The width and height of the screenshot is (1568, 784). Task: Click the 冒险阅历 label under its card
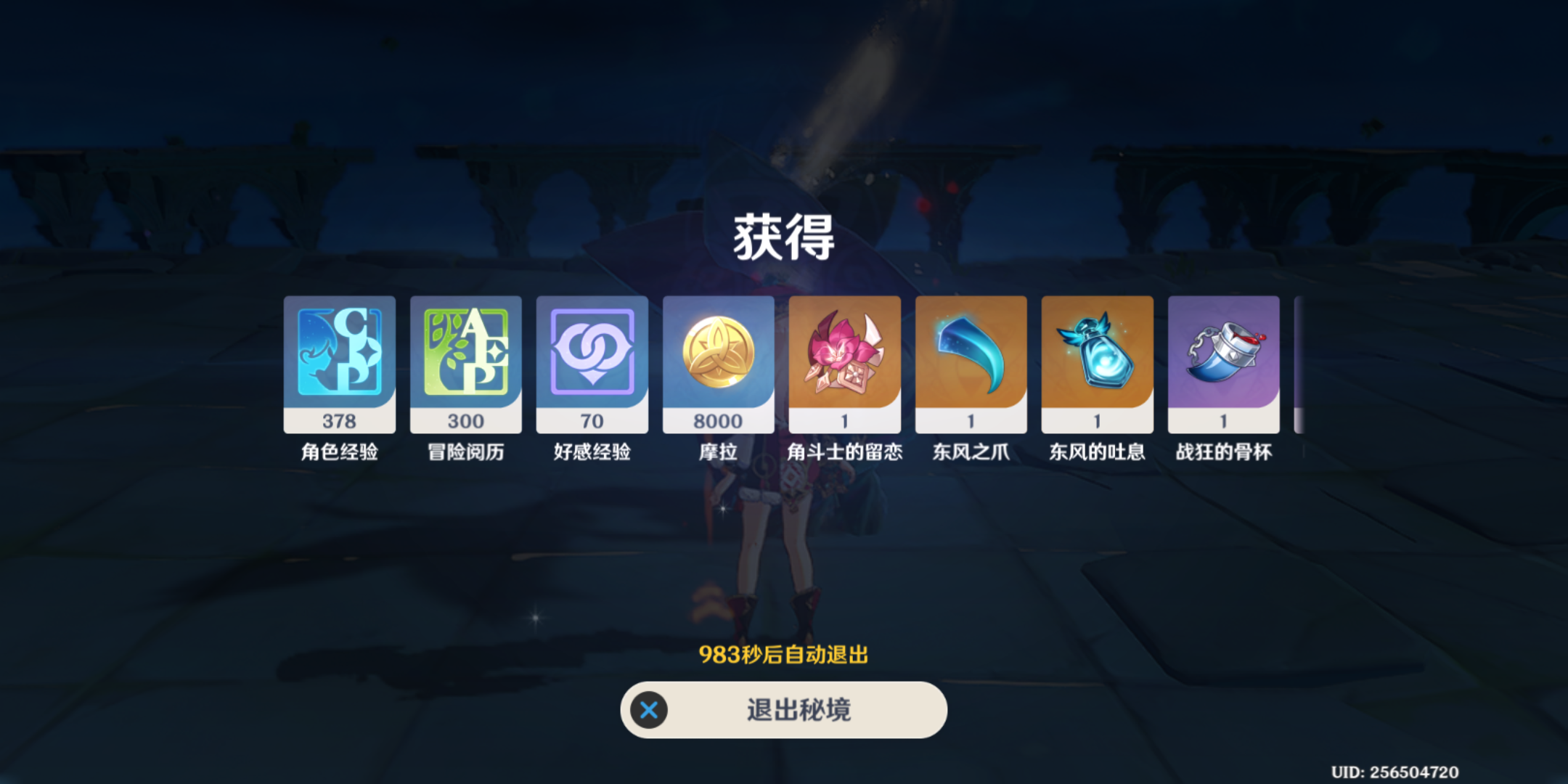(x=465, y=452)
